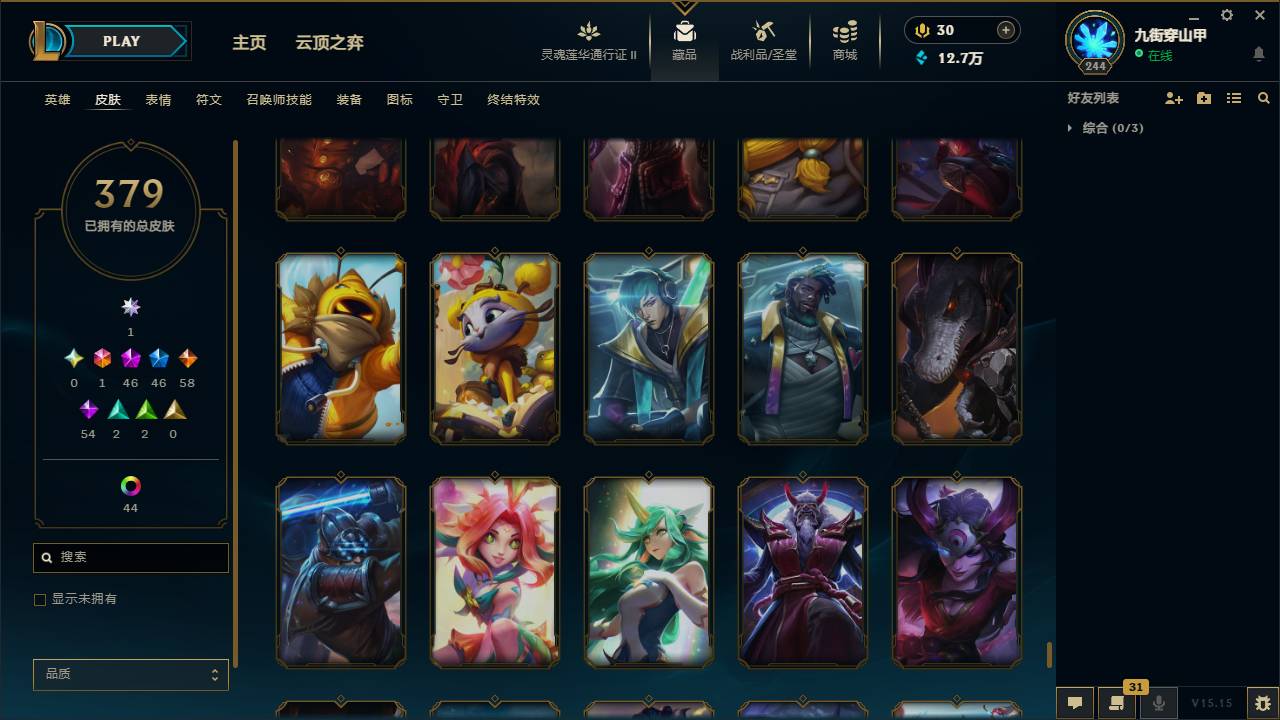Click the PLAY button

click(121, 41)
